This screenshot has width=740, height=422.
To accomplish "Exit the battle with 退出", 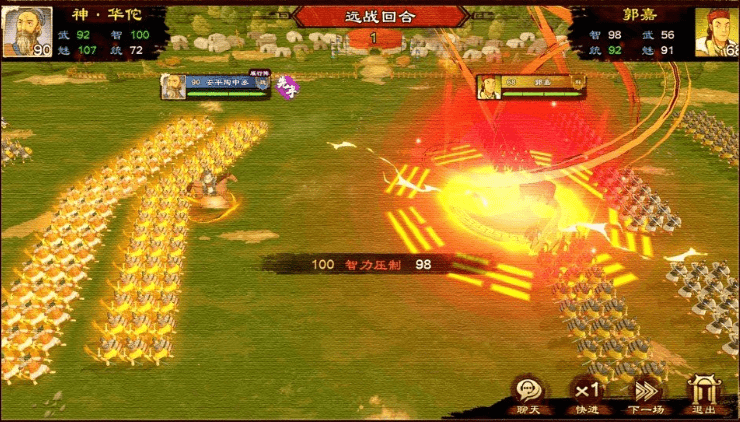I will click(x=704, y=393).
